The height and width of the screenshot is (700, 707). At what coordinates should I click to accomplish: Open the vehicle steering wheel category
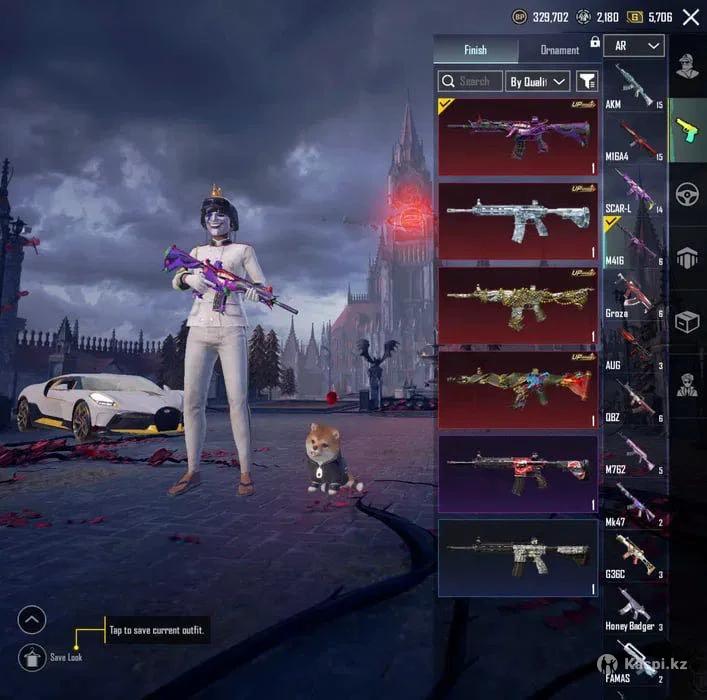point(687,193)
